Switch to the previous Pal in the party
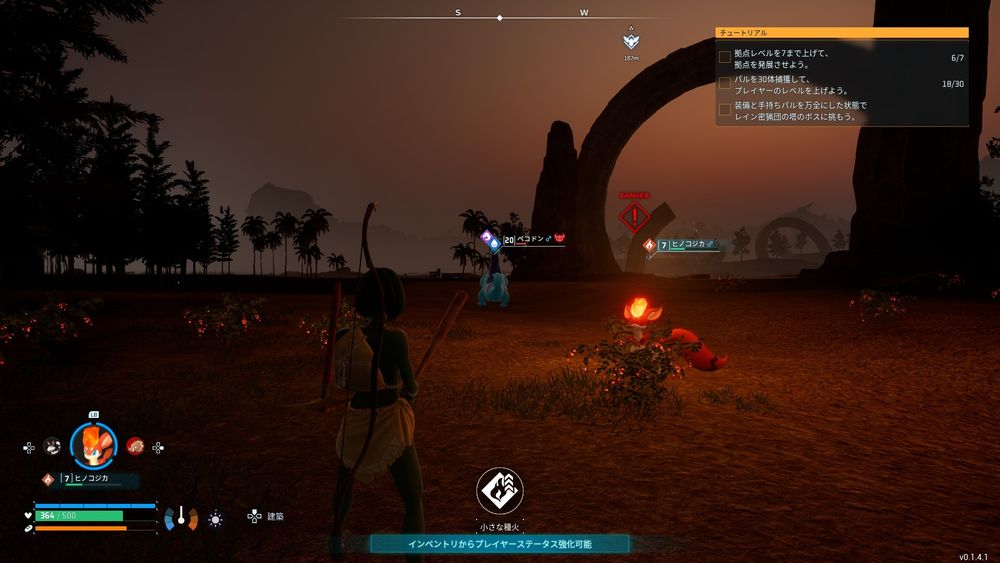The height and width of the screenshot is (563, 1000). (52, 447)
